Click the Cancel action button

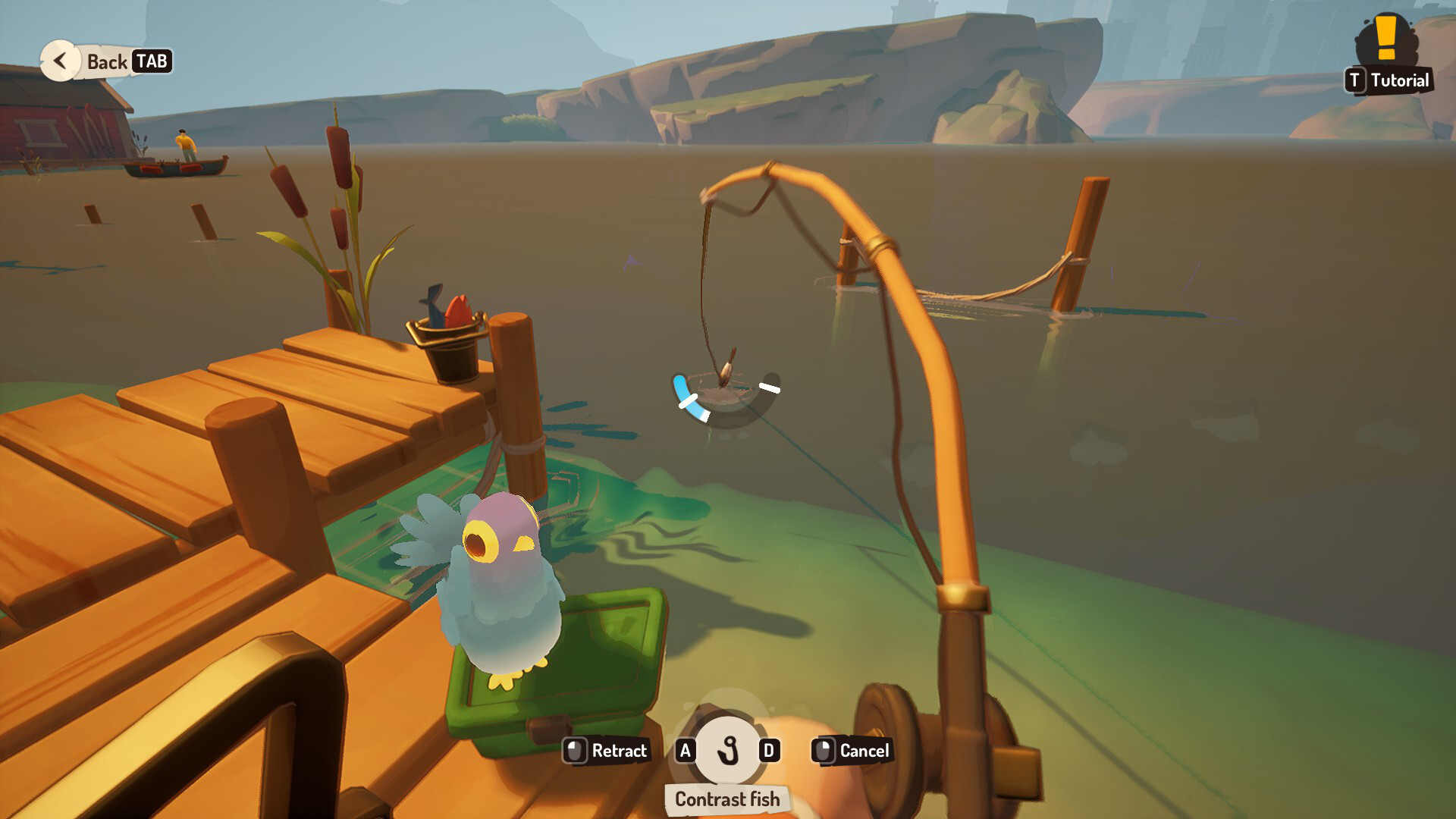(x=852, y=751)
